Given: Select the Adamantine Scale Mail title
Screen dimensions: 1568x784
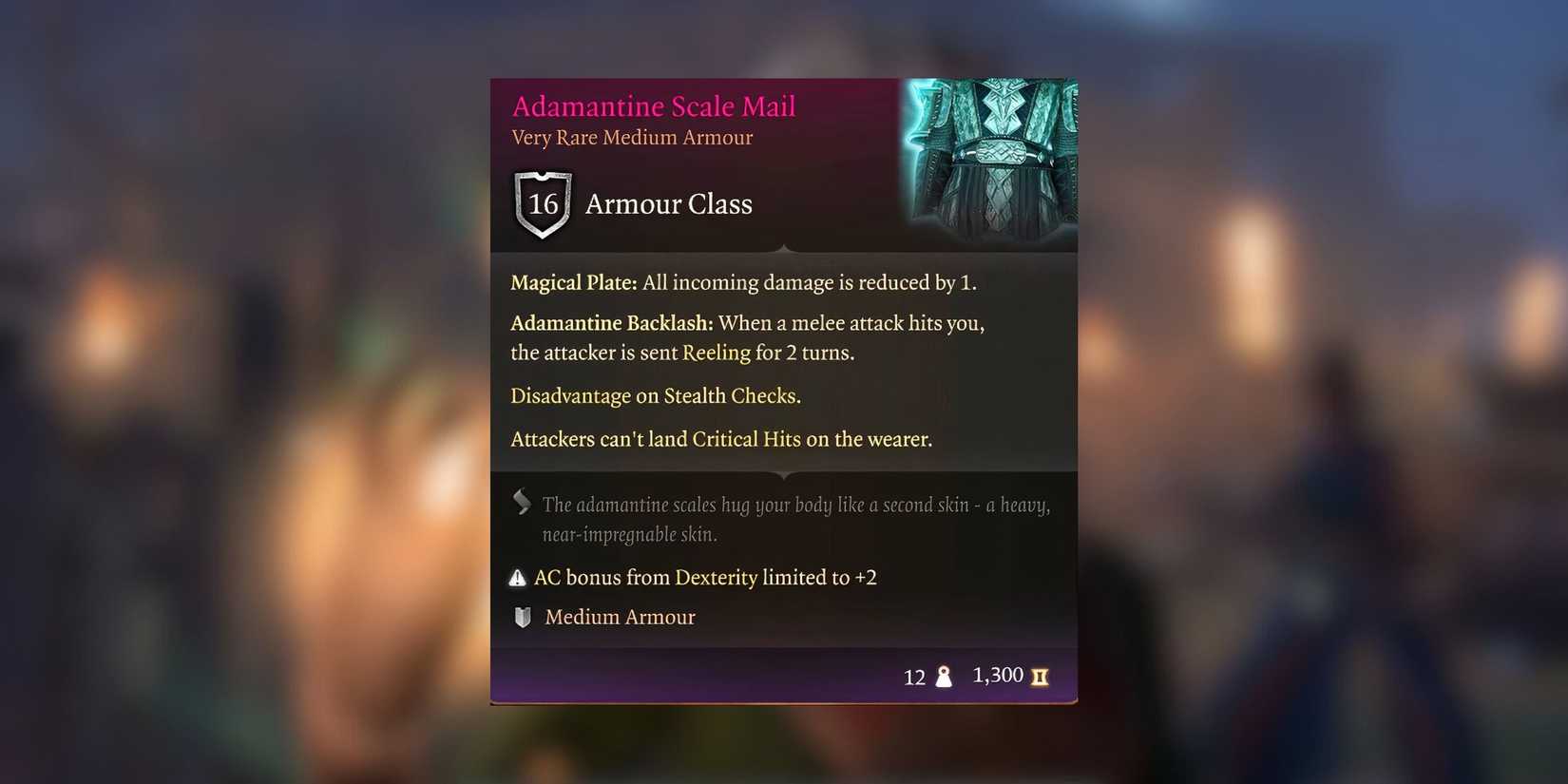Looking at the screenshot, I should coord(654,105).
